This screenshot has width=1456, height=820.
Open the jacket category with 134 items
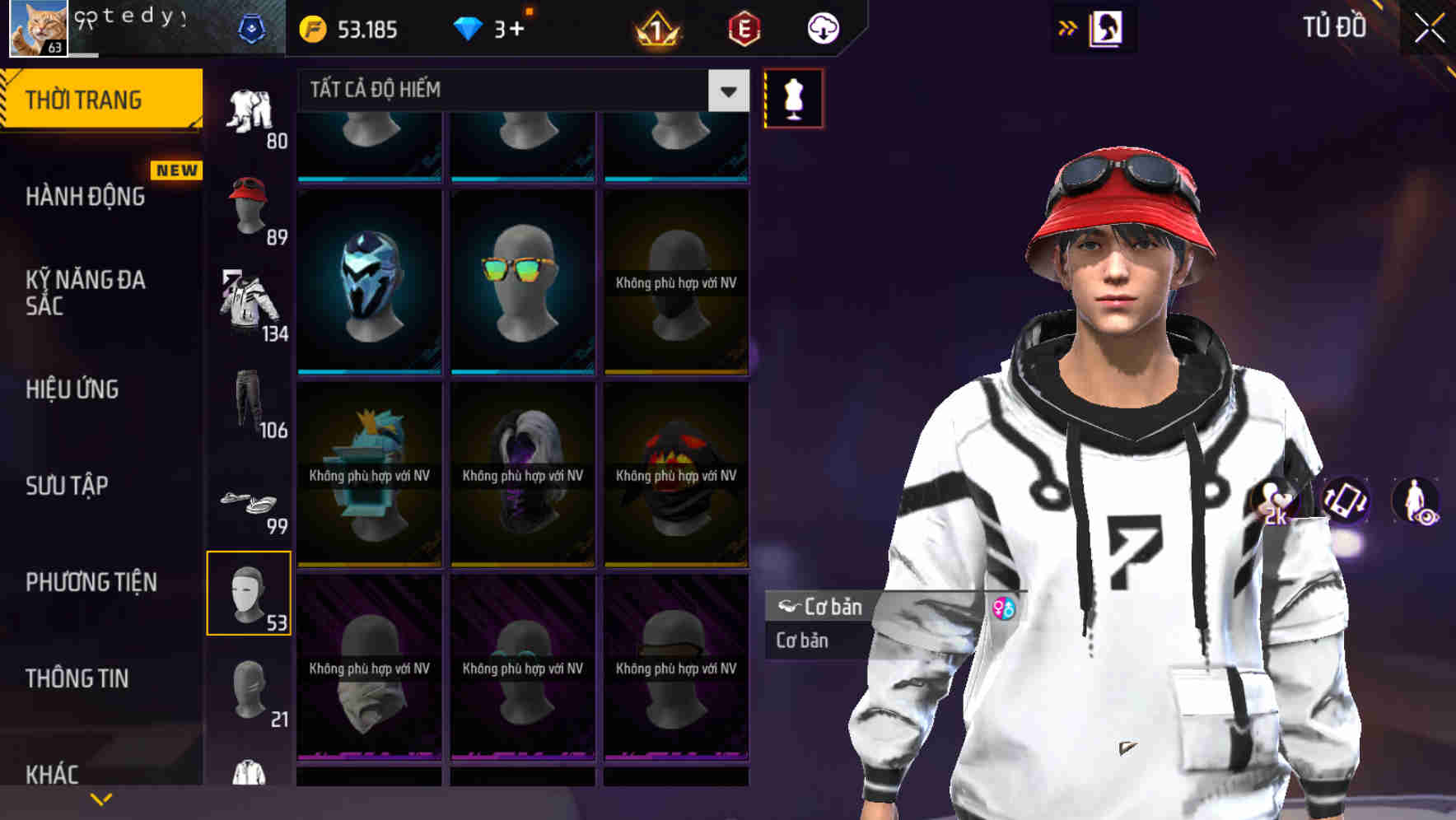[250, 301]
